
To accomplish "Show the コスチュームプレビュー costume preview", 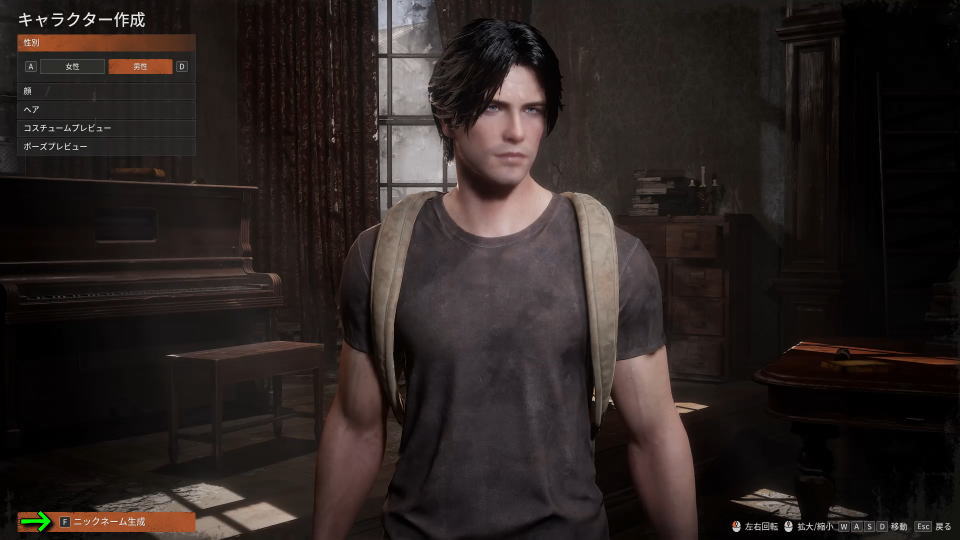I will click(106, 128).
